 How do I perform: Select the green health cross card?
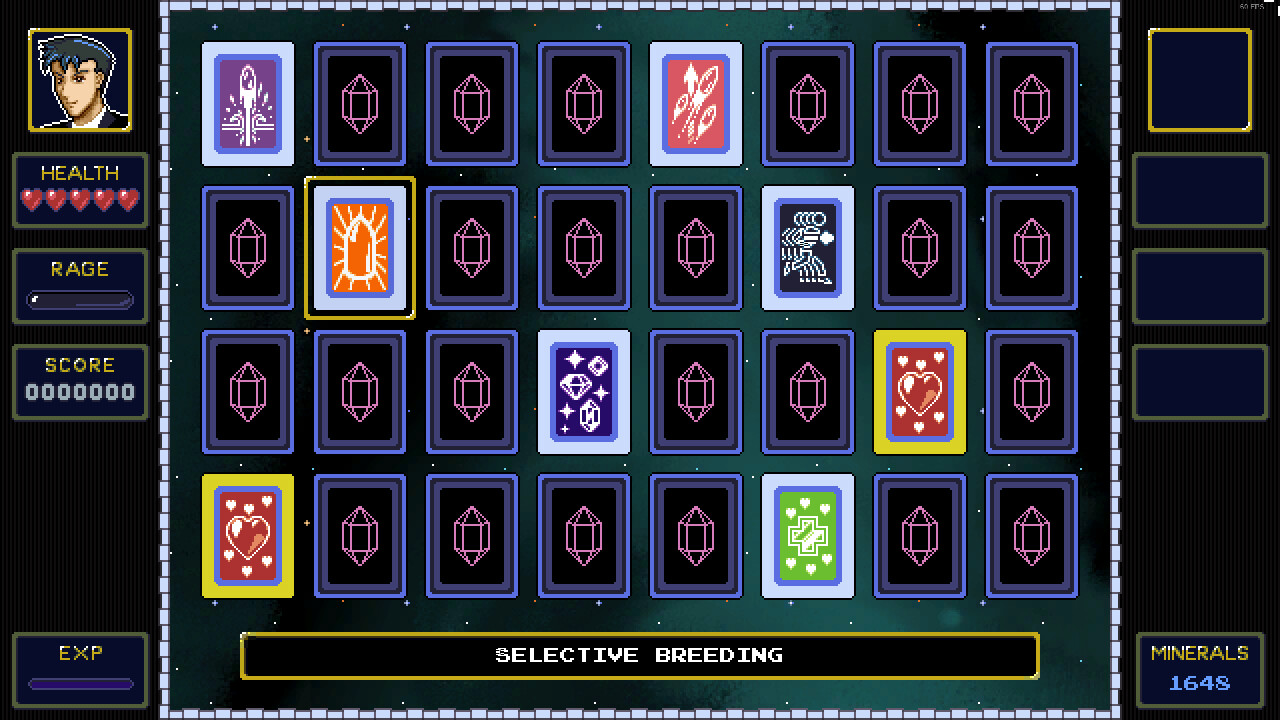coord(807,535)
